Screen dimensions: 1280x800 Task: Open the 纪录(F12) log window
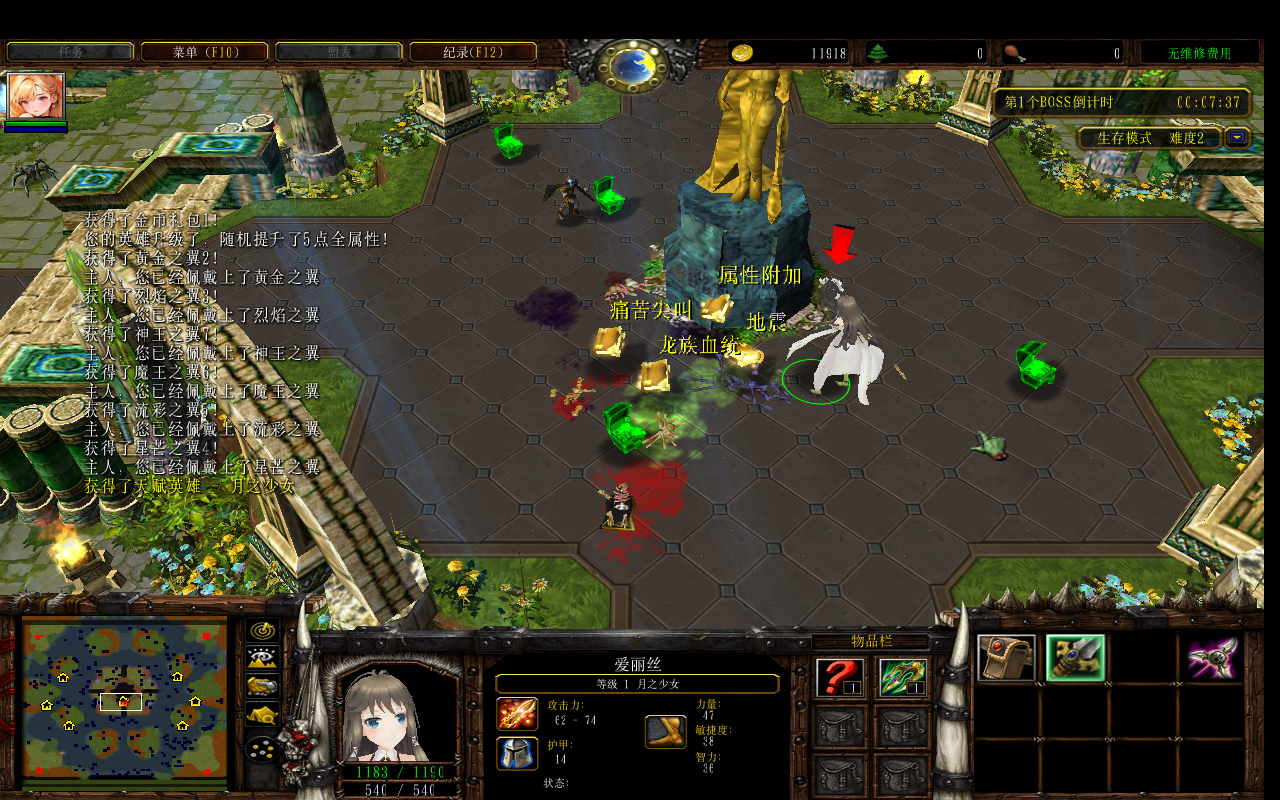pyautogui.click(x=469, y=51)
